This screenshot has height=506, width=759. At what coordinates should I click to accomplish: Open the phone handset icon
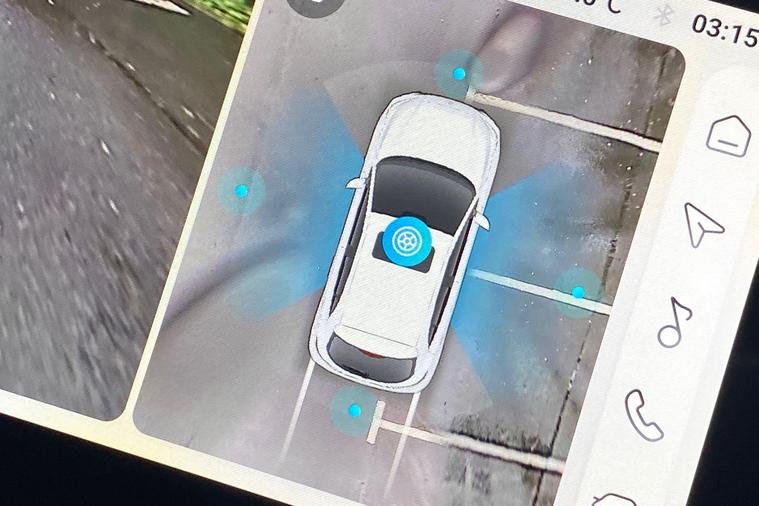coord(643,414)
